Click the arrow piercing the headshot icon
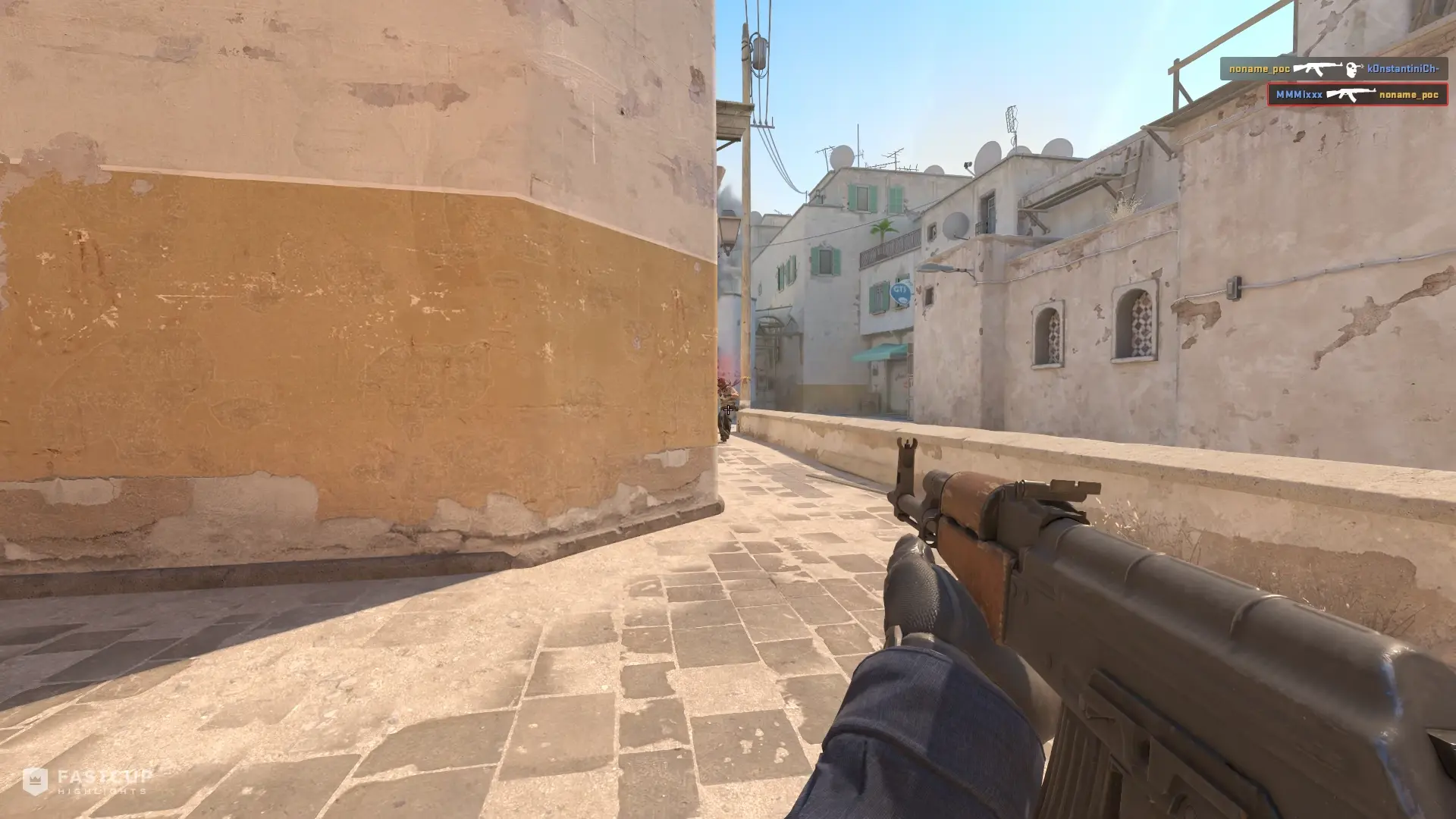Viewport: 1456px width, 819px height. pyautogui.click(x=1362, y=67)
